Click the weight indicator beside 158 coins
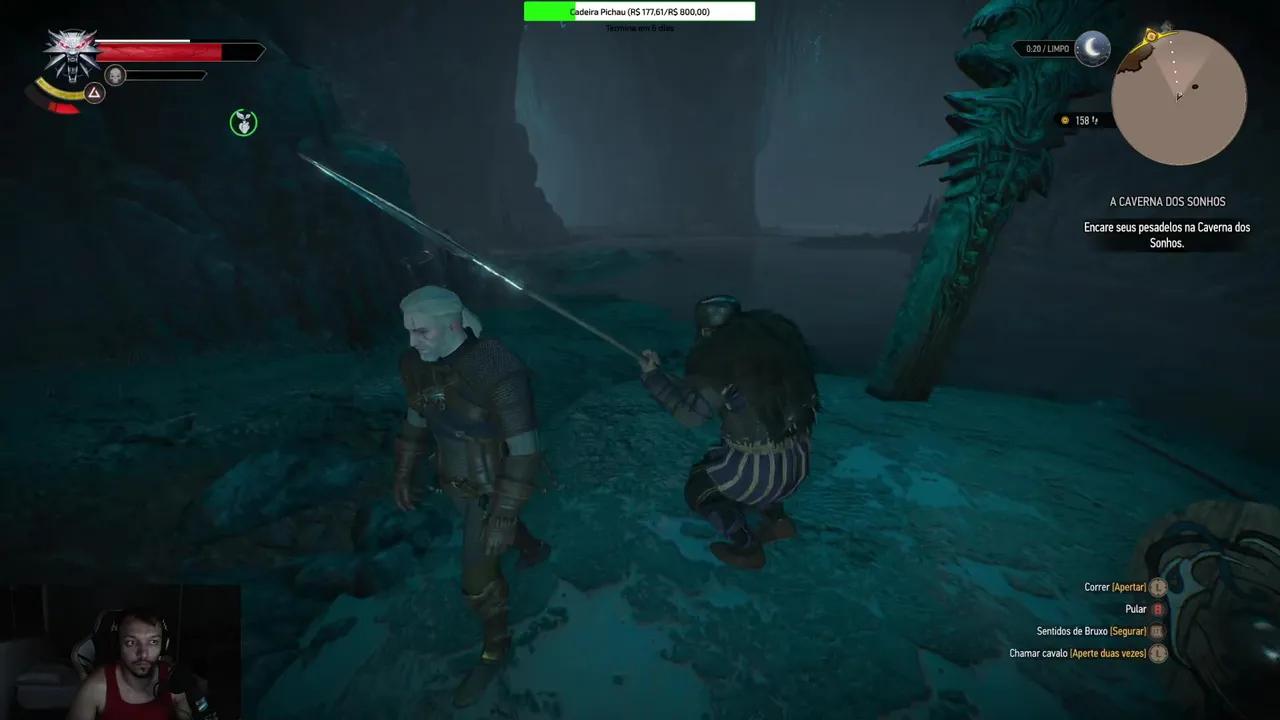Image resolution: width=1280 pixels, height=720 pixels. (x=1096, y=120)
